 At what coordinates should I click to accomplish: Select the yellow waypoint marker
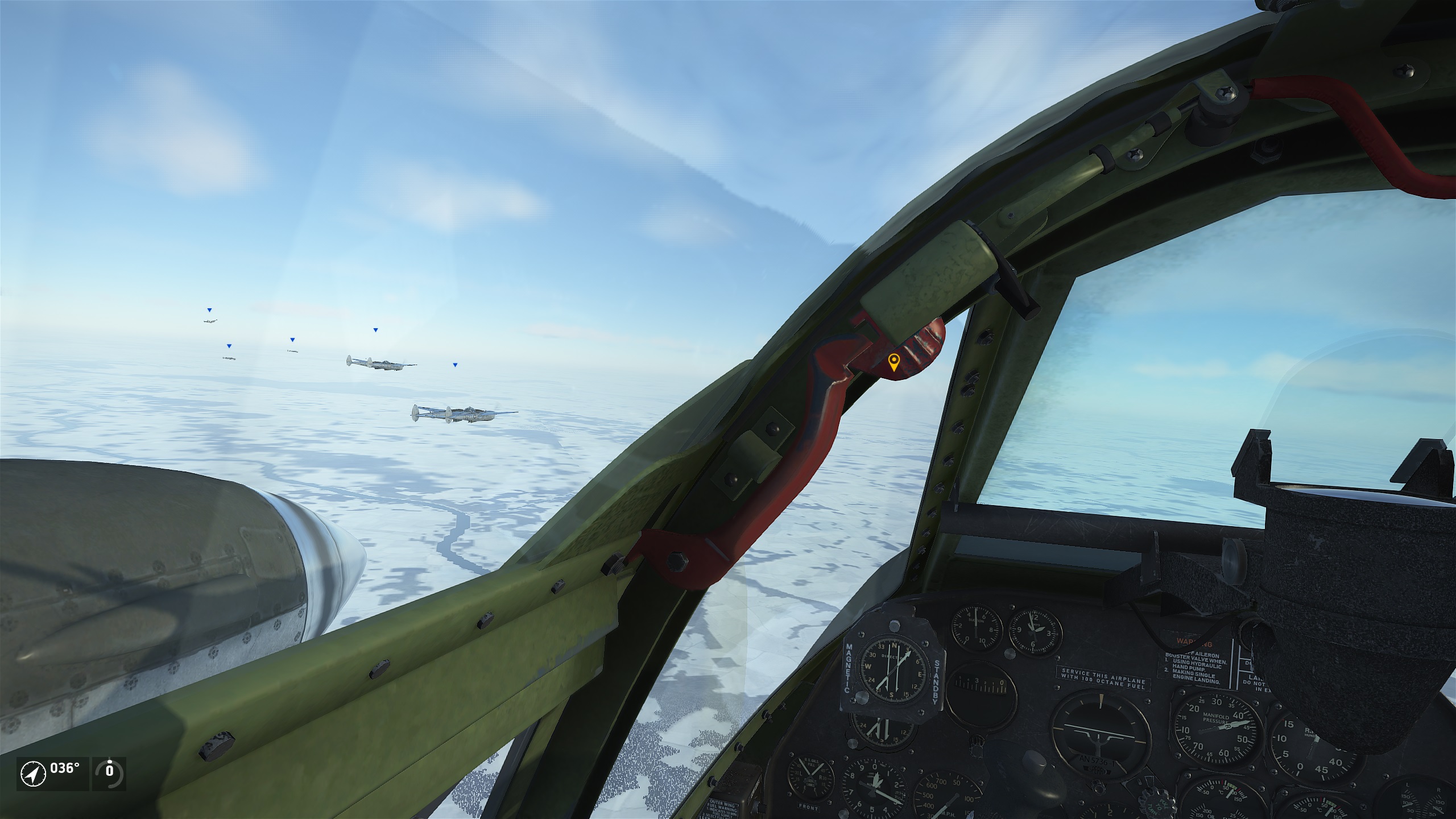[894, 362]
